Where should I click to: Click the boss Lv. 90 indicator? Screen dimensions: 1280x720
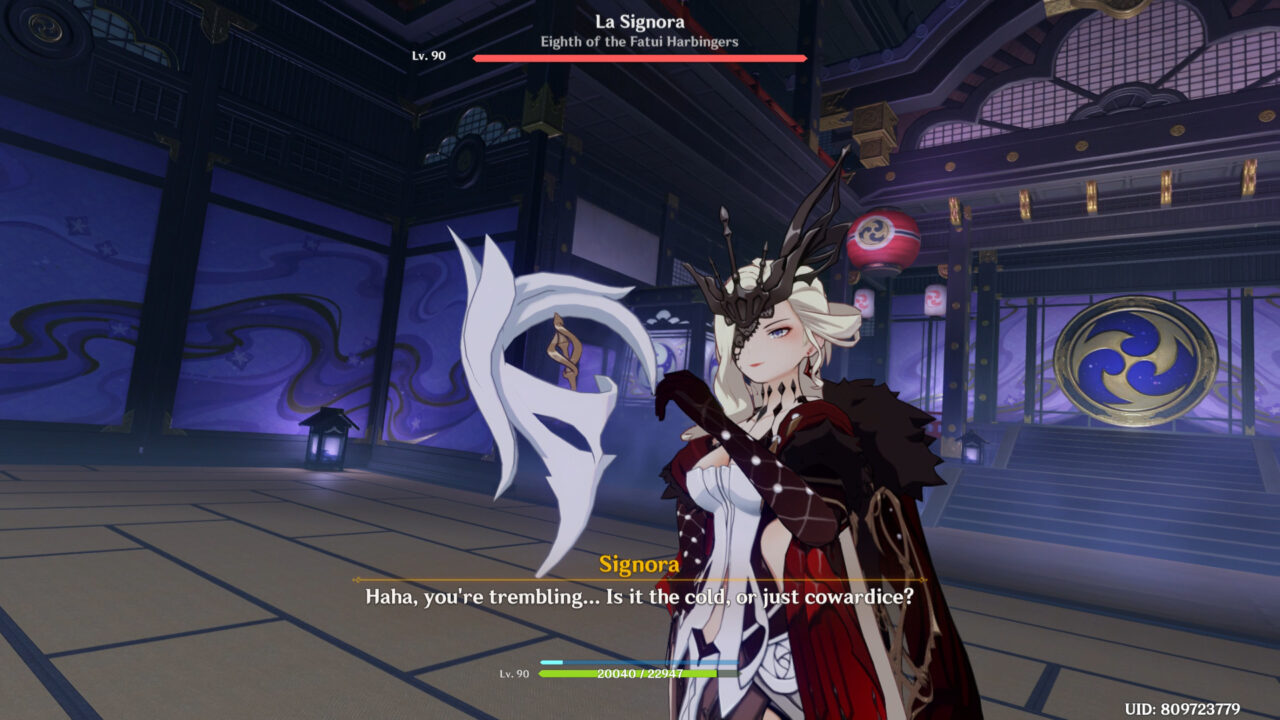[436, 57]
